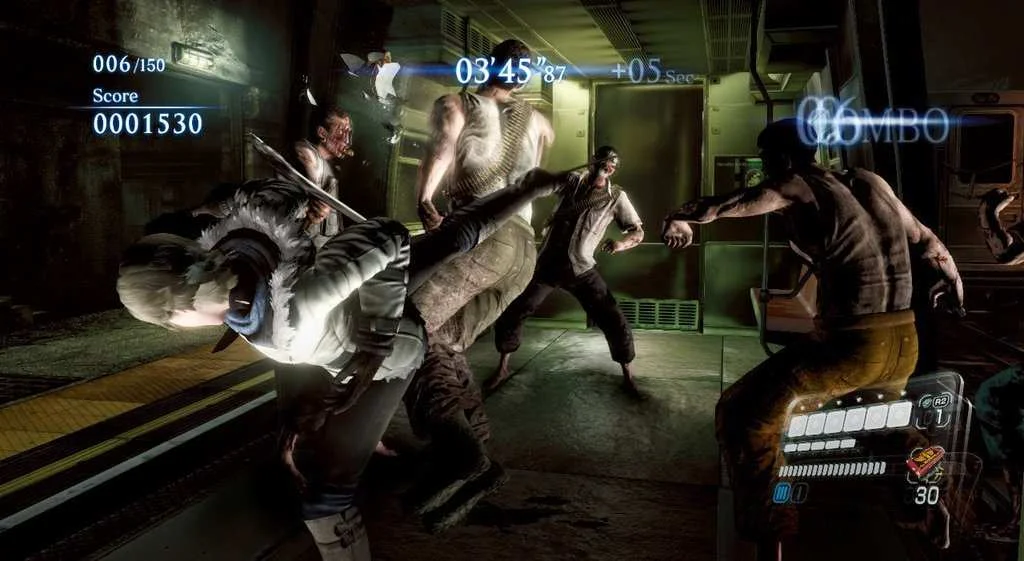Select the green health tablet icon

[925, 400]
